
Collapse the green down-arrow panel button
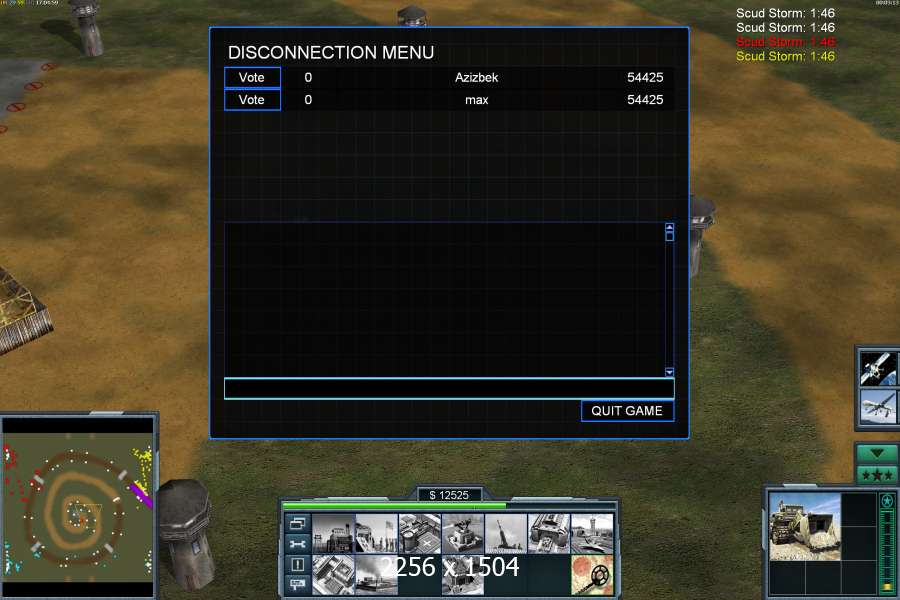pyautogui.click(x=877, y=453)
